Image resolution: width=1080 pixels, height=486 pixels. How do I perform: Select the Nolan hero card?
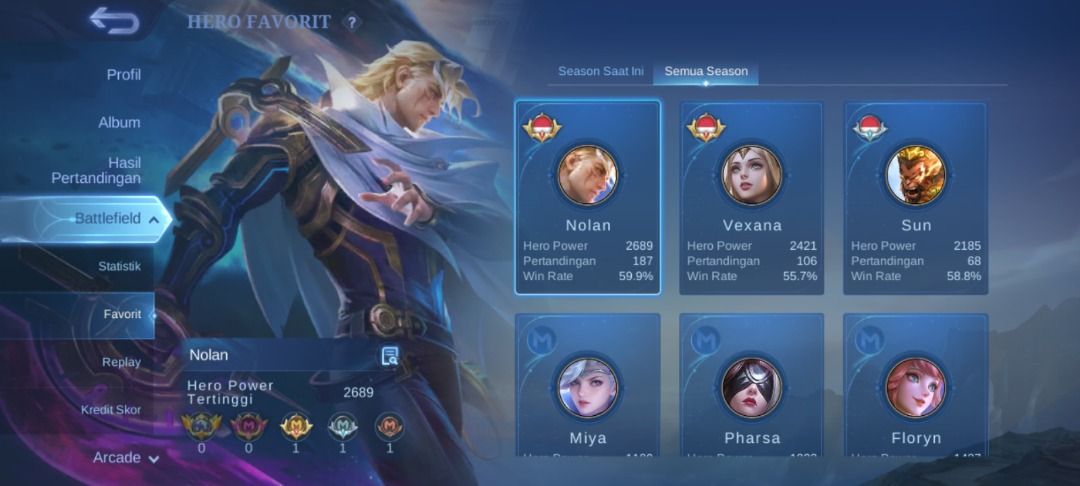click(x=588, y=198)
